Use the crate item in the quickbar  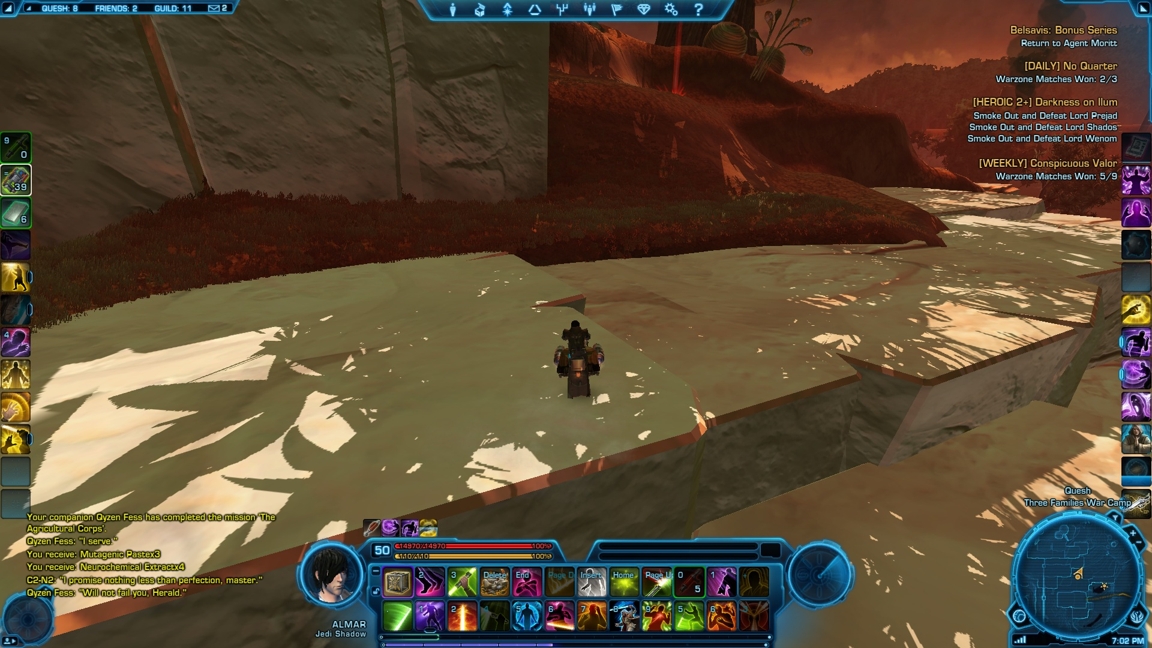[398, 582]
